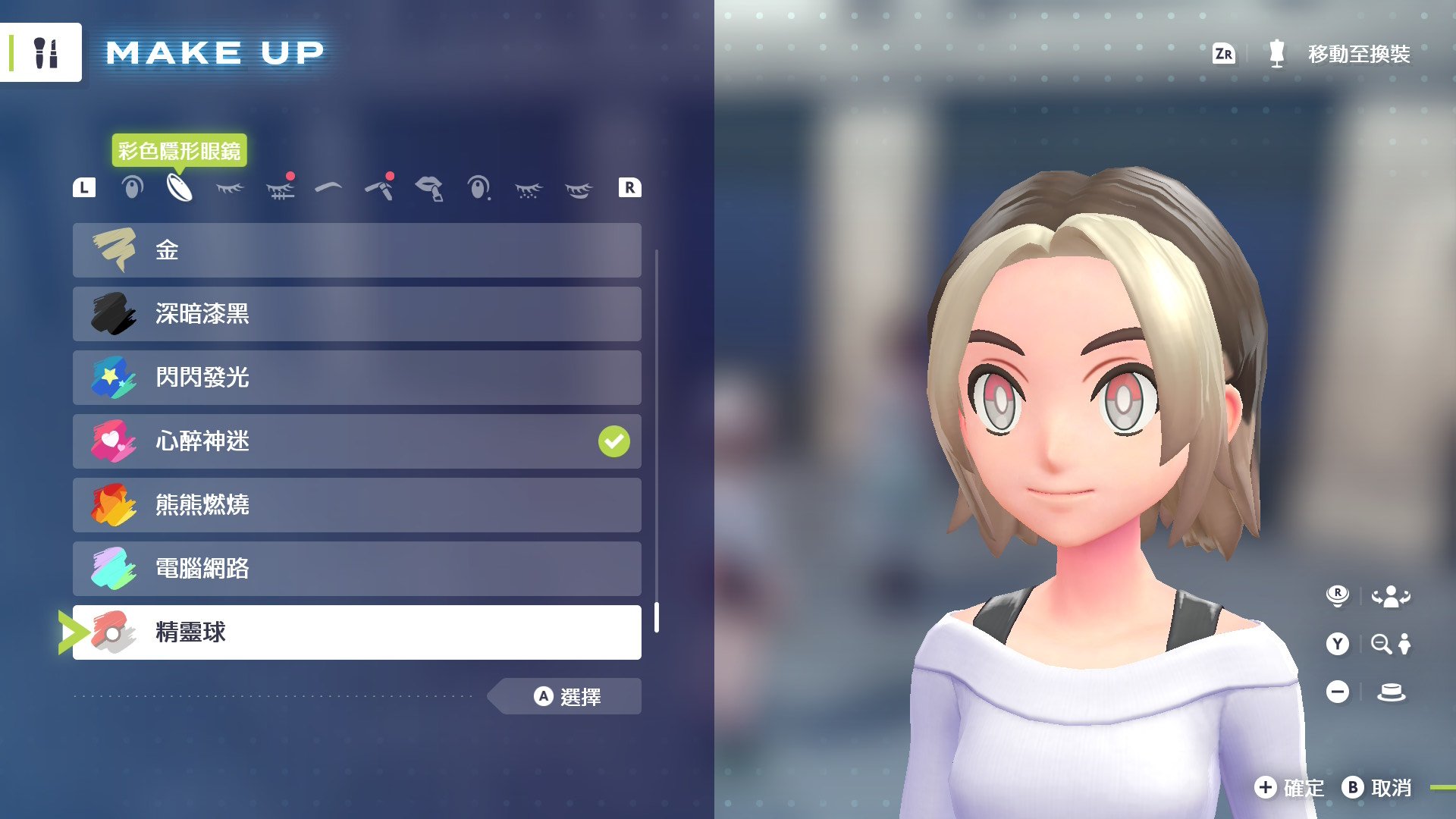Confirm makeup with the 確定 button
The image size is (1456, 819).
[1289, 788]
